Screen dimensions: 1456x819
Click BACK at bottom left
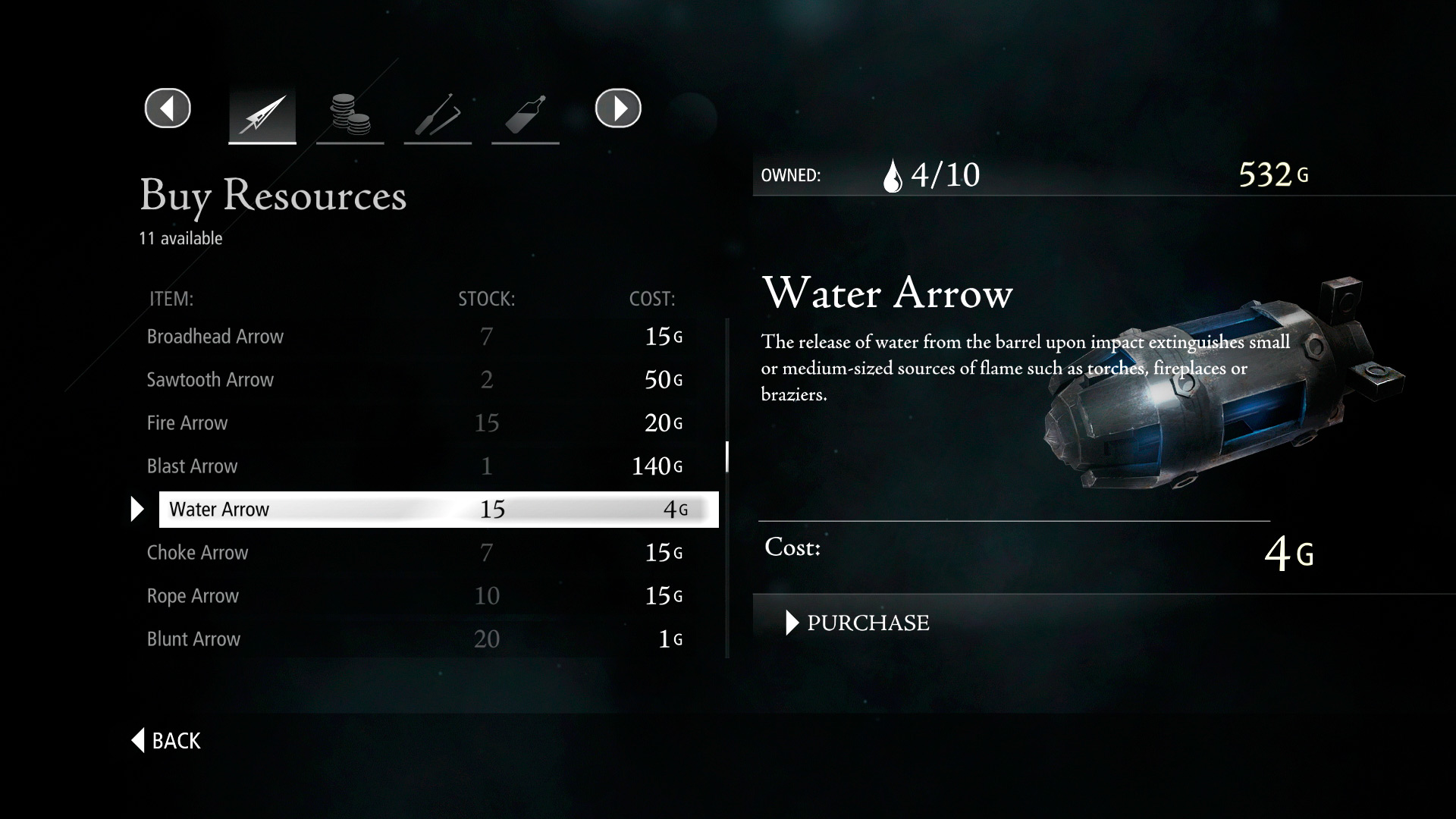click(x=165, y=741)
